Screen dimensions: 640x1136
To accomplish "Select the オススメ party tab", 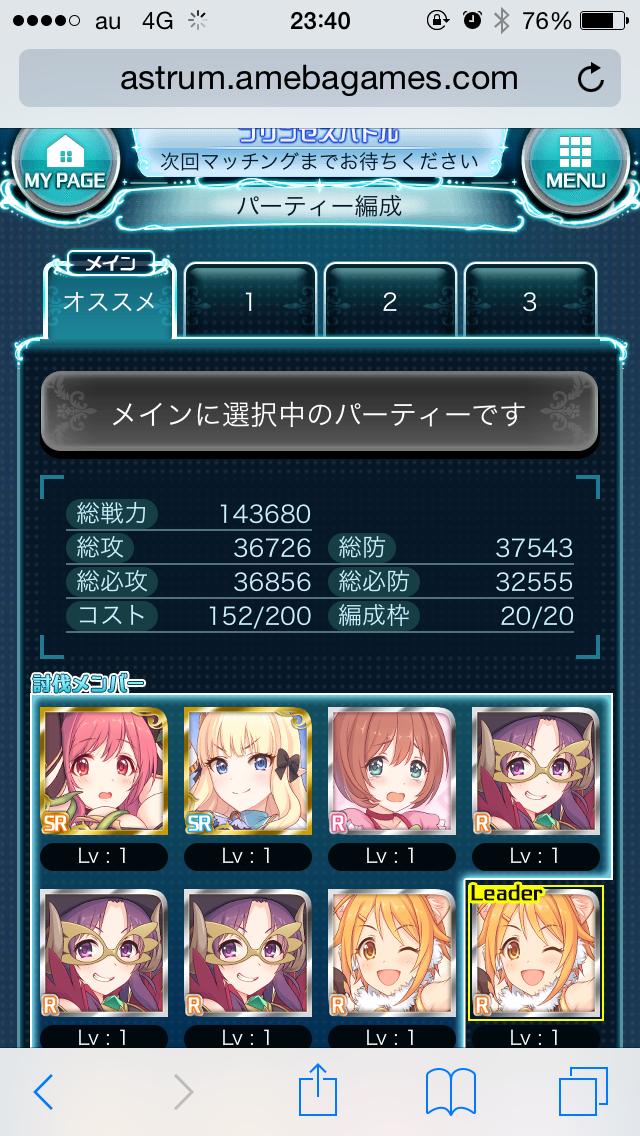I will pos(110,302).
